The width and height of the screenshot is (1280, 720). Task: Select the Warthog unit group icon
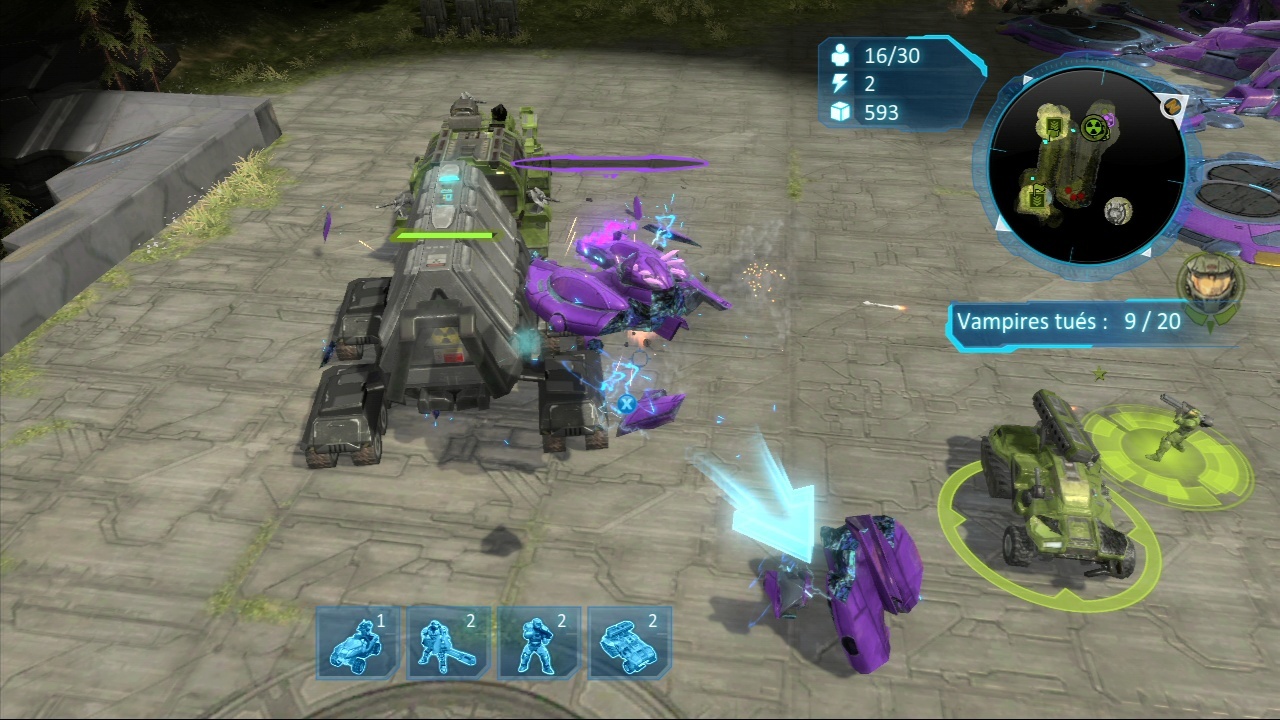point(357,642)
